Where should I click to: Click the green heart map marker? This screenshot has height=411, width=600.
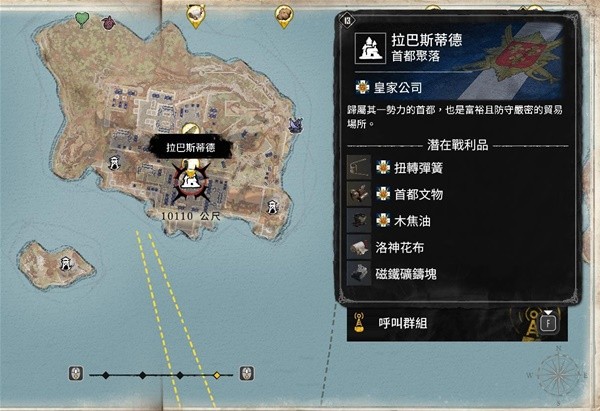(82, 19)
